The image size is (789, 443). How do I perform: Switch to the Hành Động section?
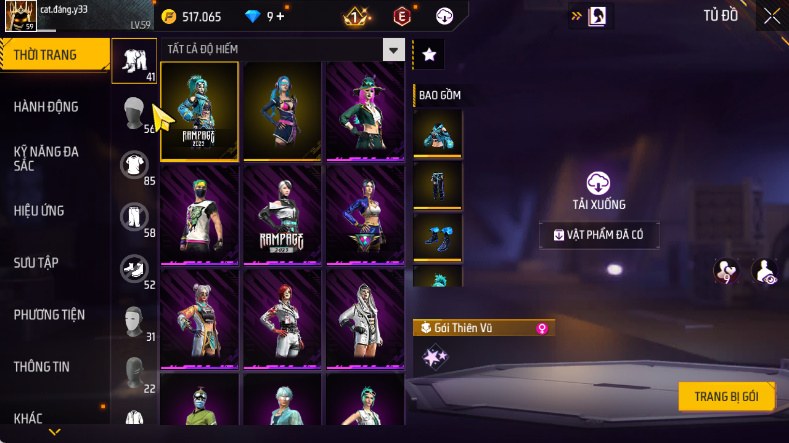pyautogui.click(x=46, y=107)
